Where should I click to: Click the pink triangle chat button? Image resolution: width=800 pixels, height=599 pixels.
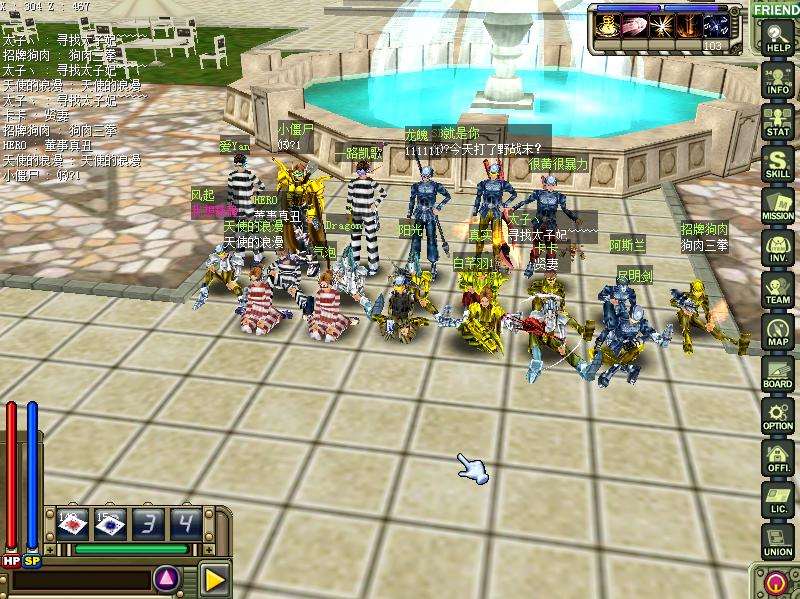pos(167,578)
